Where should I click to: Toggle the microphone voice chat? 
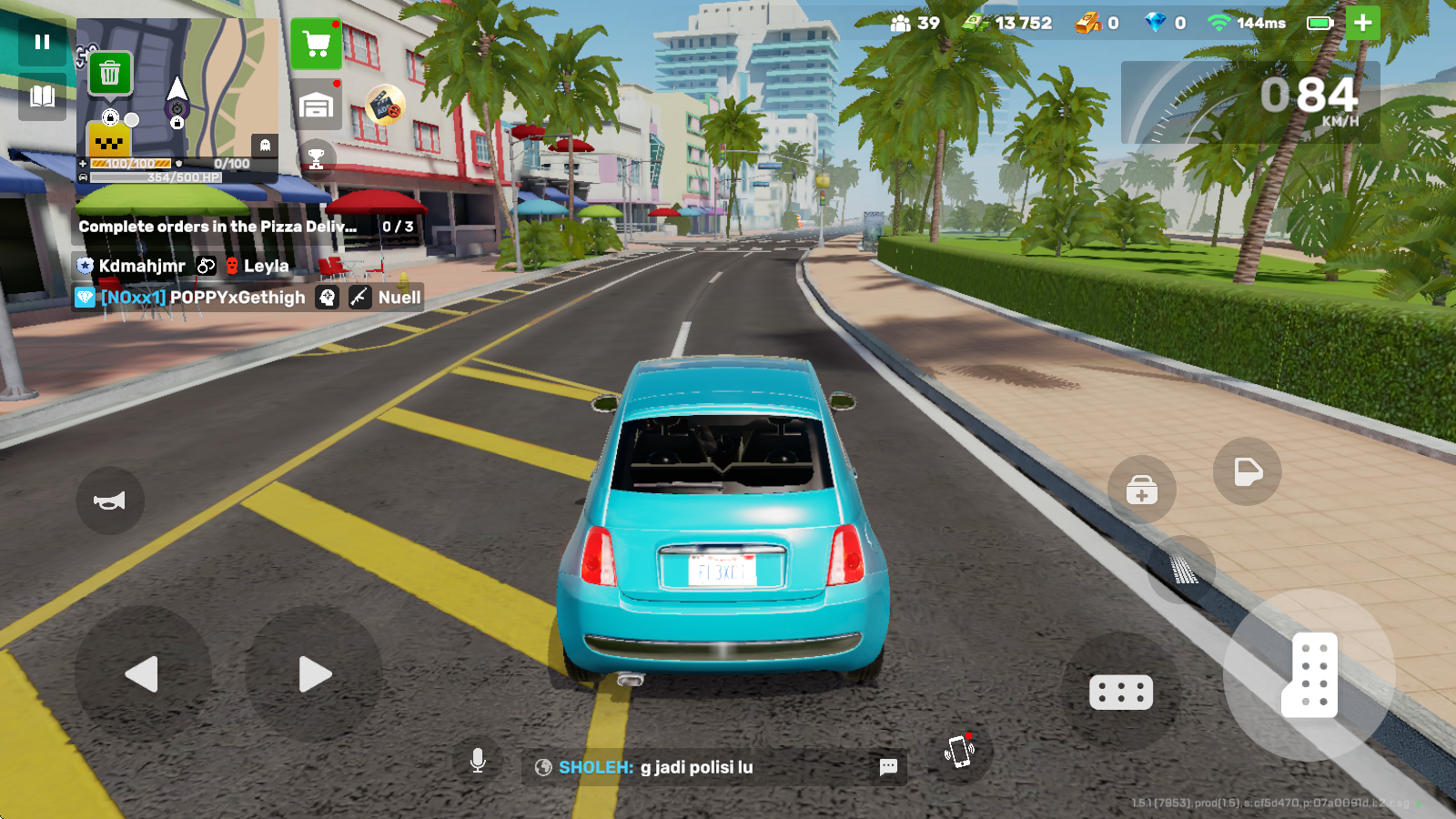(x=478, y=761)
